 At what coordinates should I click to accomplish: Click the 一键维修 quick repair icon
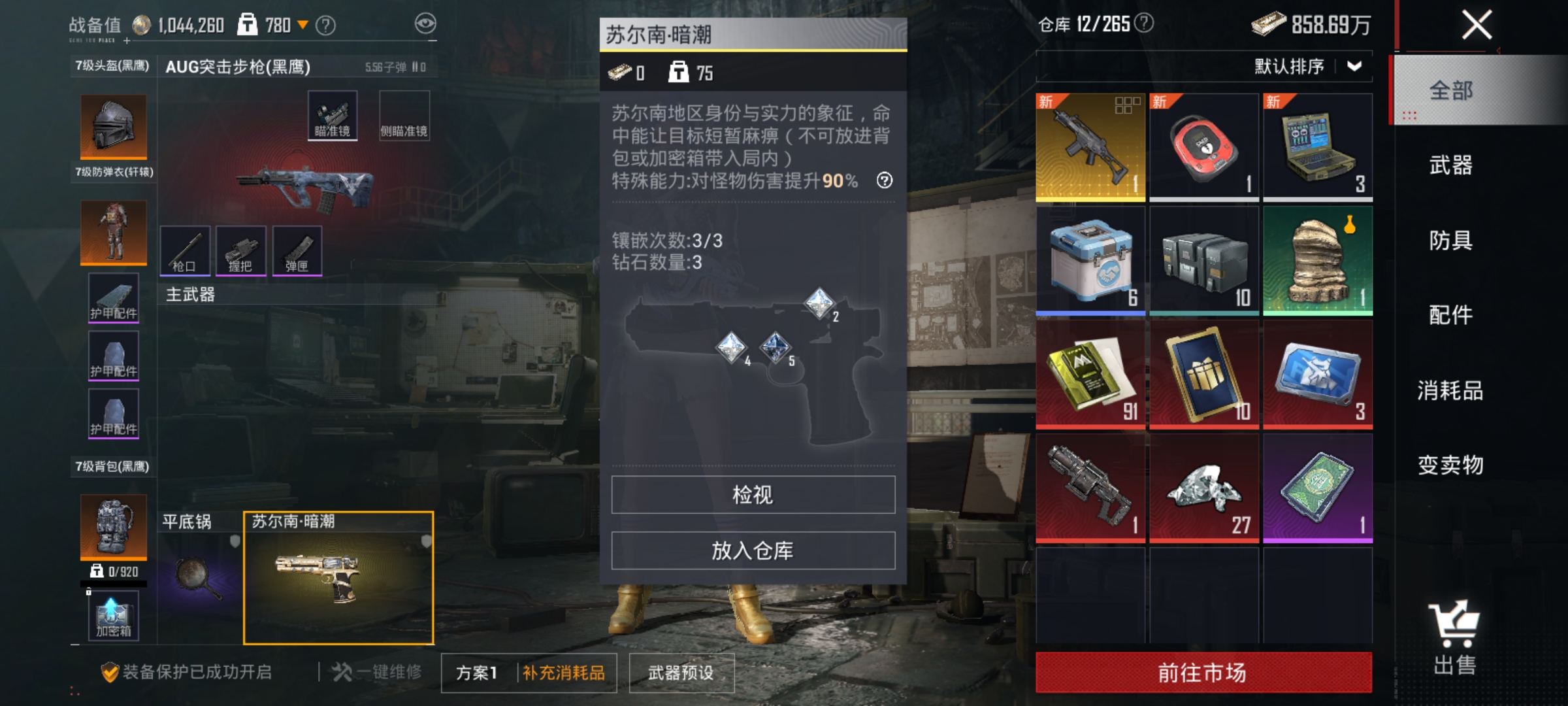point(340,672)
